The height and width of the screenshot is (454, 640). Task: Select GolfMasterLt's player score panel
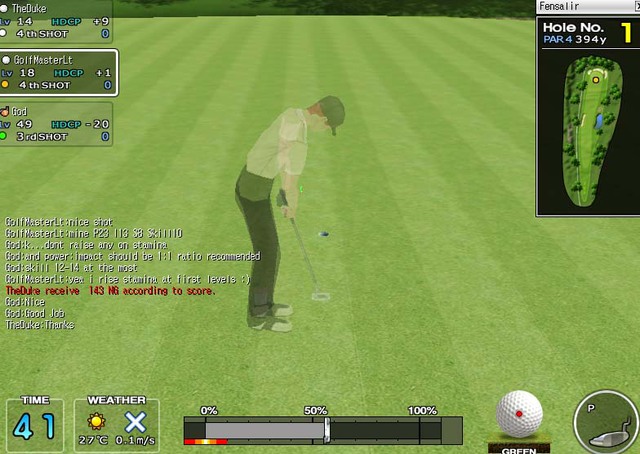tap(58, 73)
